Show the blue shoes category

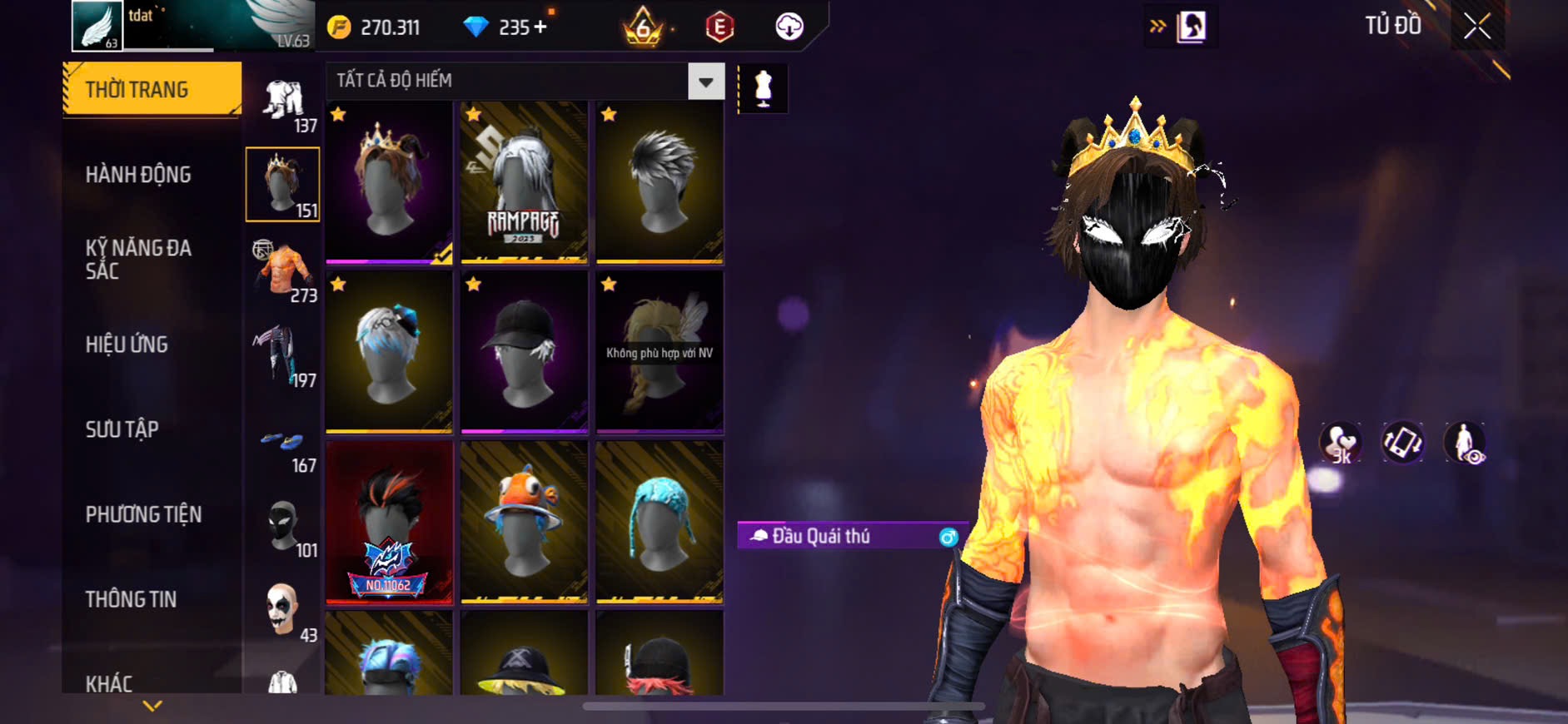[283, 445]
